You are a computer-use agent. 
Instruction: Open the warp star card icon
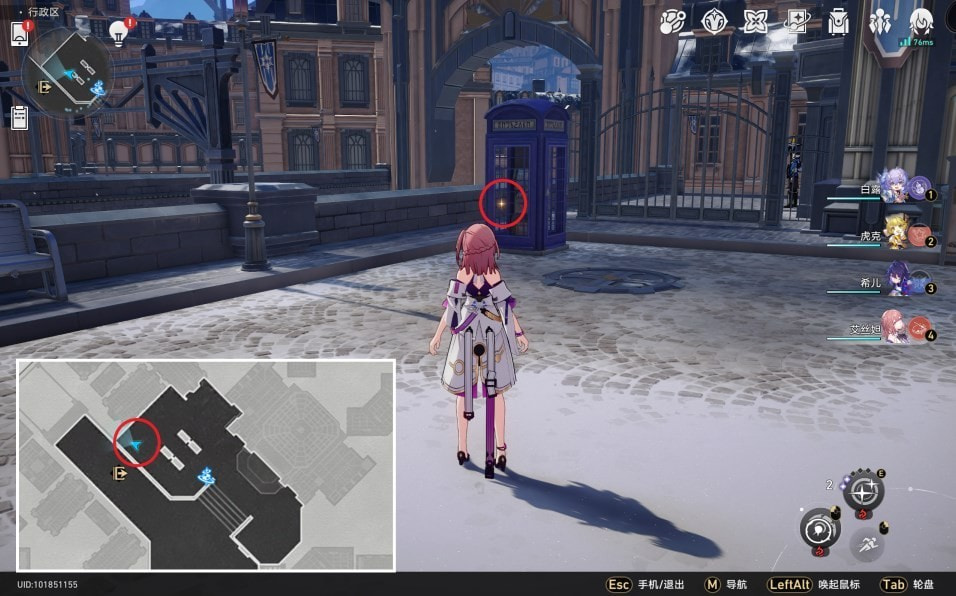tap(797, 21)
